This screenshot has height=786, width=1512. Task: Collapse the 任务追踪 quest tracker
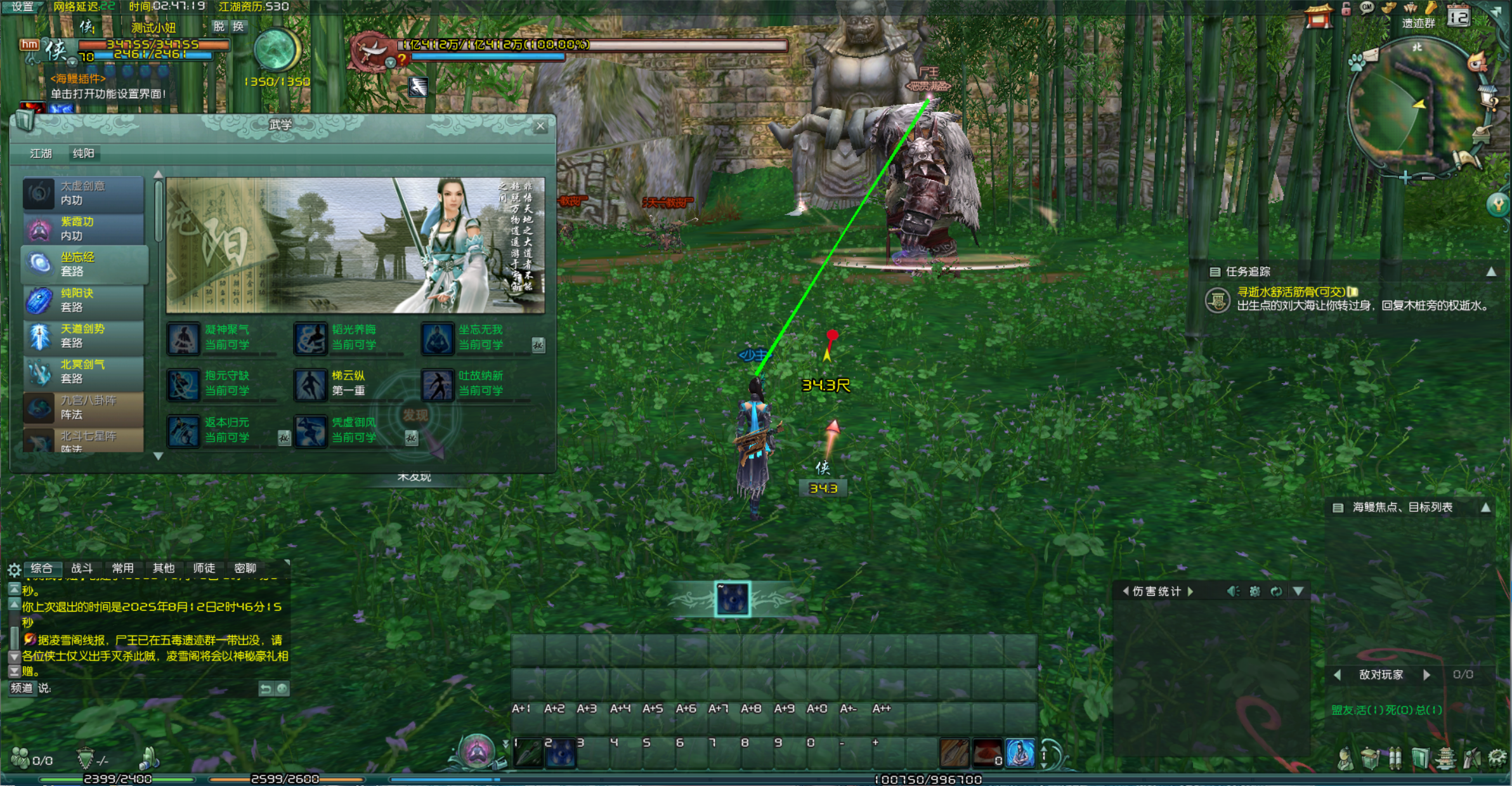1492,272
